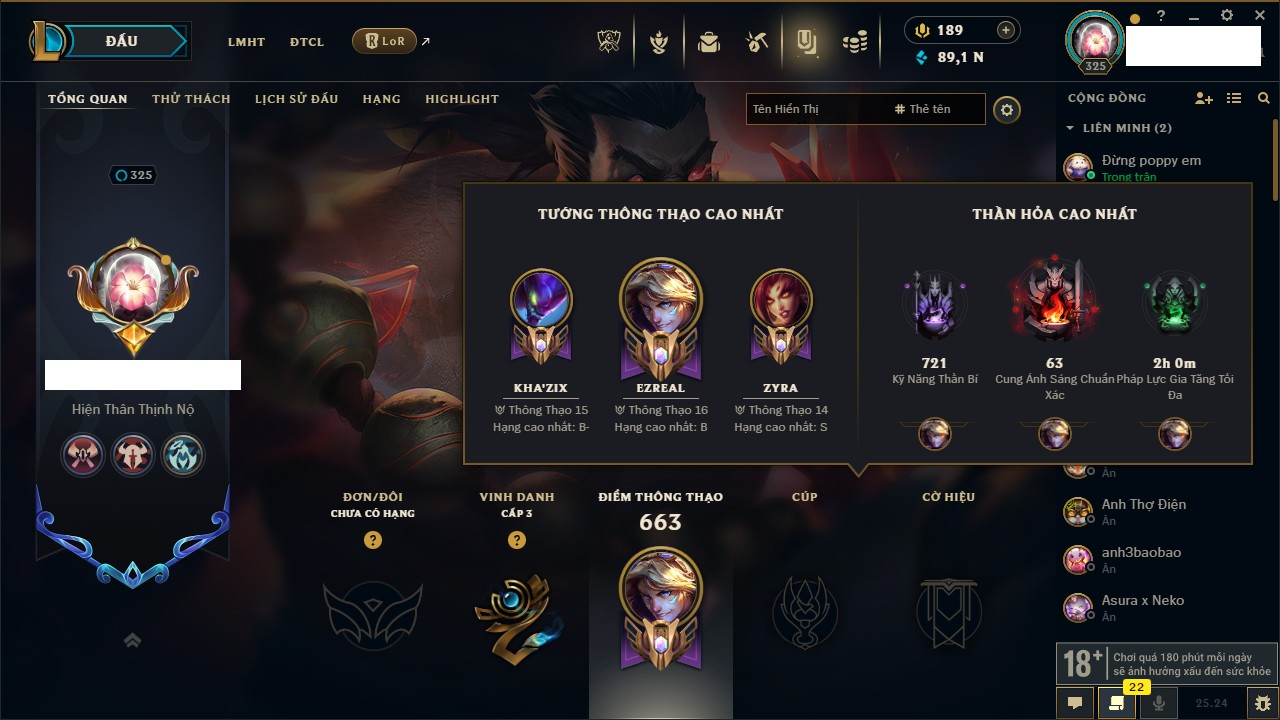This screenshot has width=1280, height=720.
Task: Open the HIGHLIGHT tab
Action: (461, 99)
